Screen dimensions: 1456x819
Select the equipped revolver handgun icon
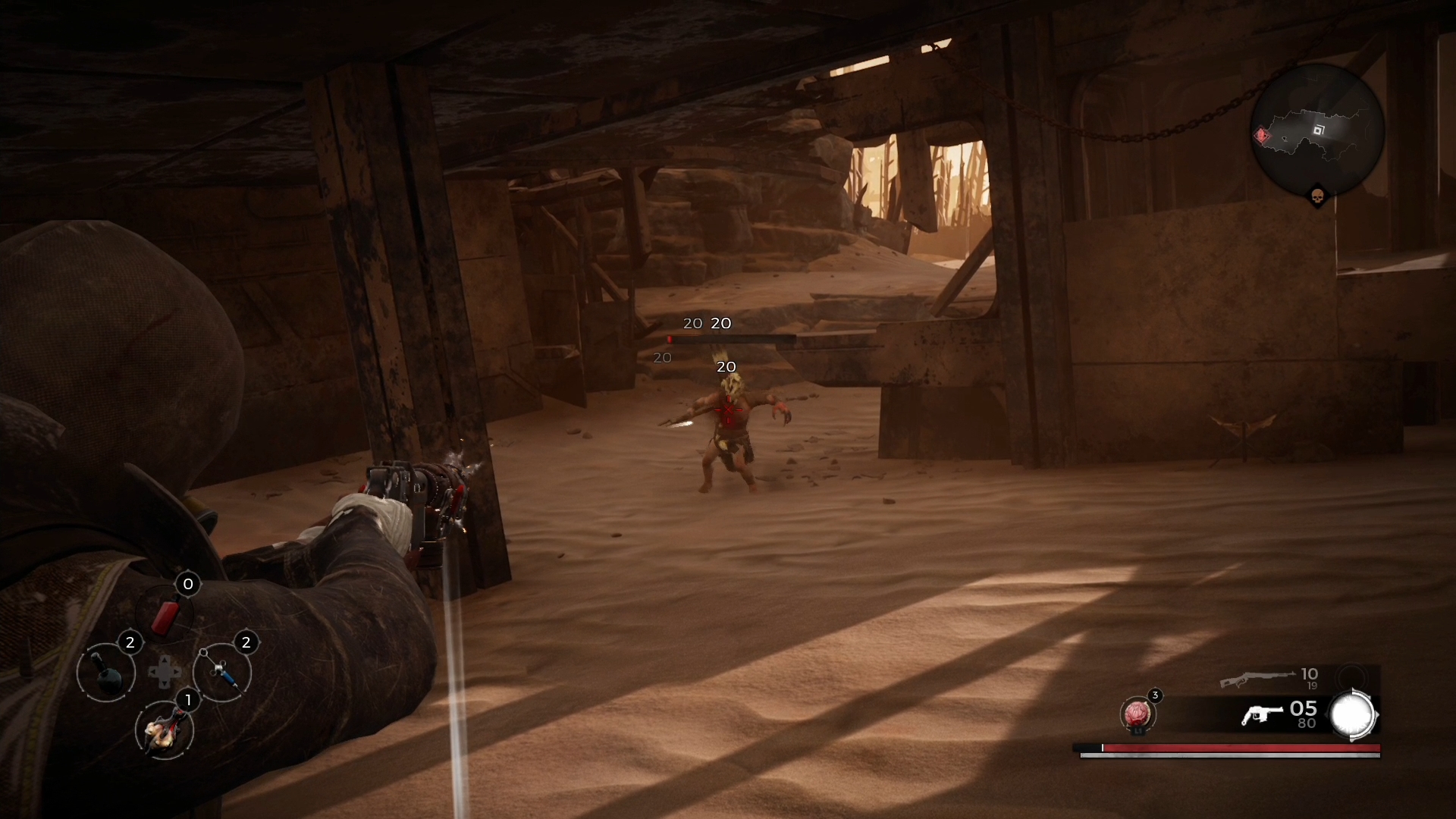1260,714
